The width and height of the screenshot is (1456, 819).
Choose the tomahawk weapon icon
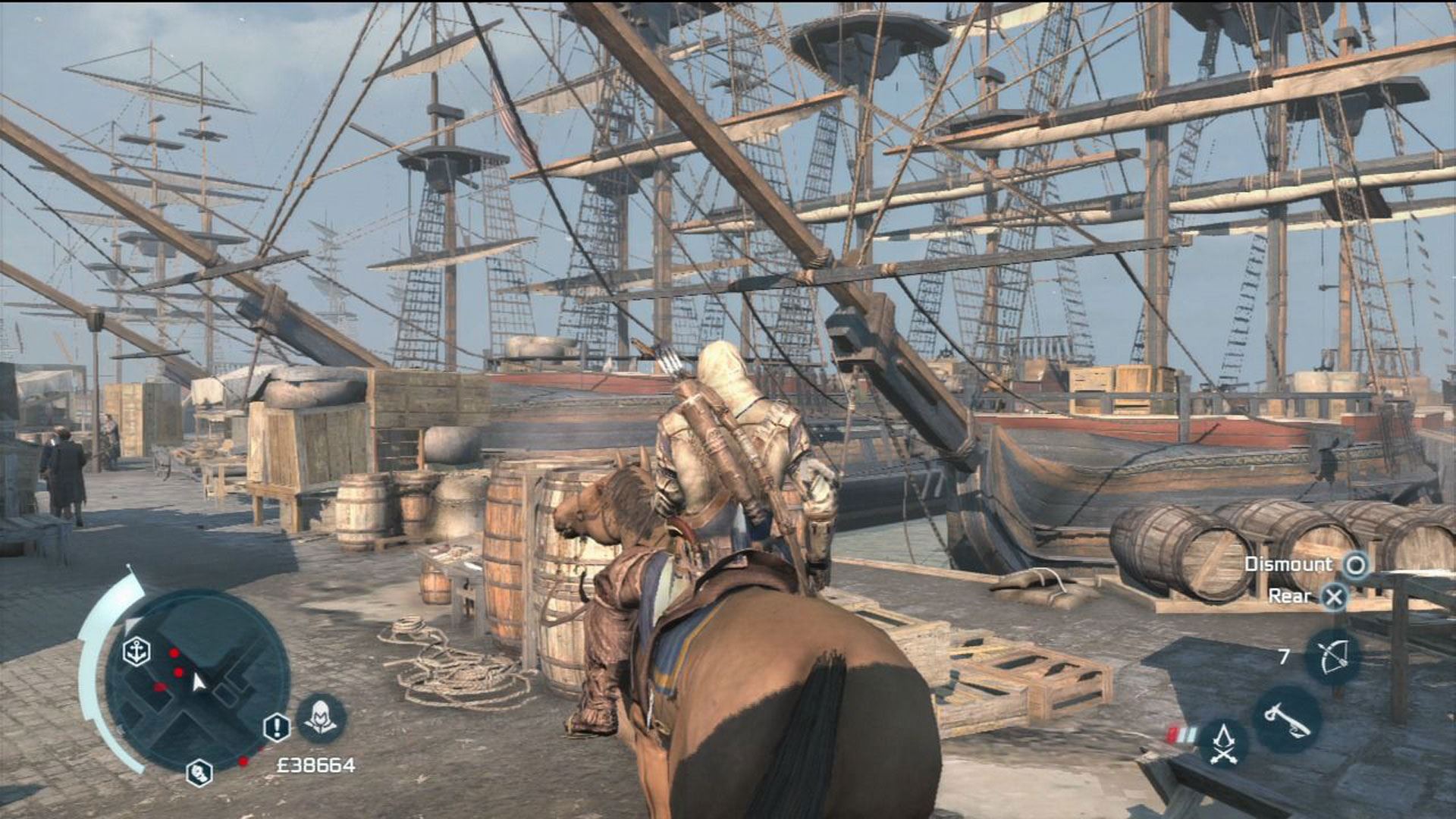(x=1287, y=718)
